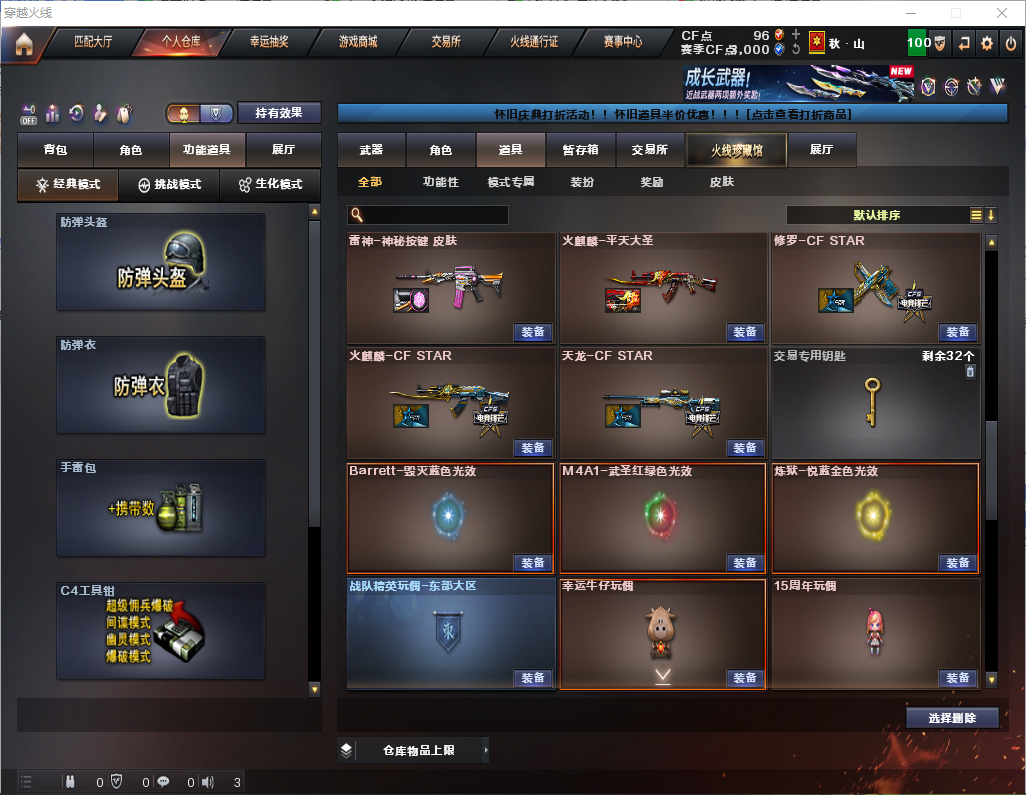The image size is (1026, 795).
Task: Click the 选择删除 button
Action: [952, 718]
